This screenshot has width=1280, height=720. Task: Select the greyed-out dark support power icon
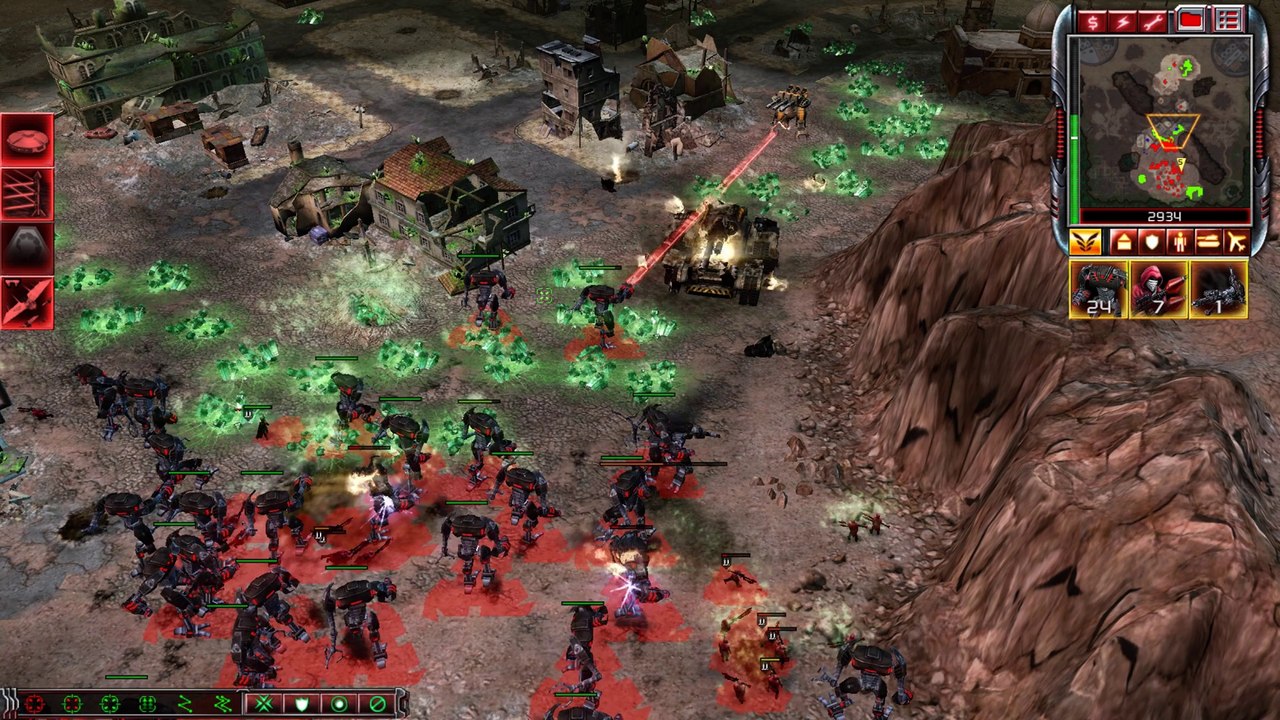[x=27, y=247]
